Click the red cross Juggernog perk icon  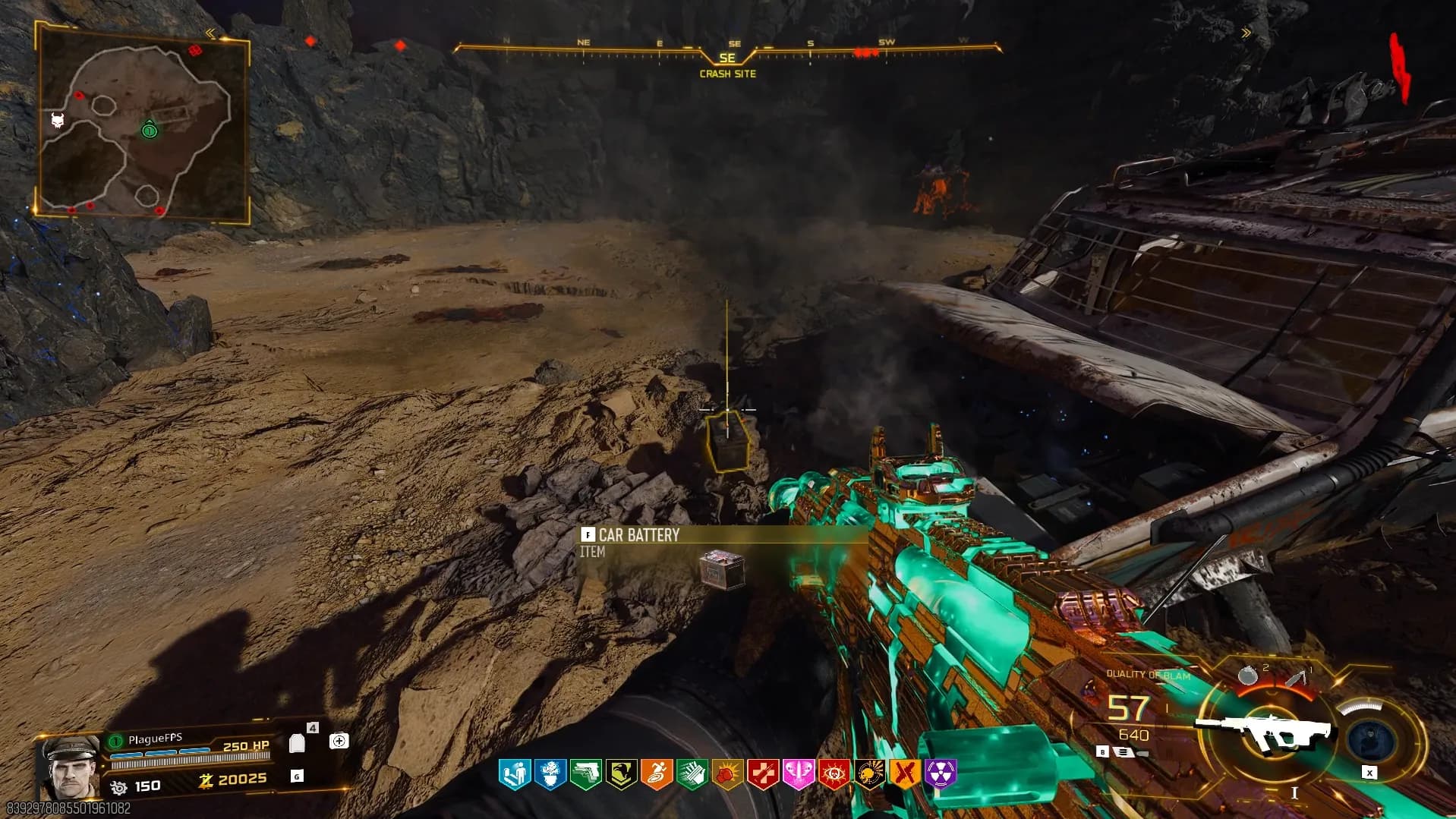[x=763, y=774]
